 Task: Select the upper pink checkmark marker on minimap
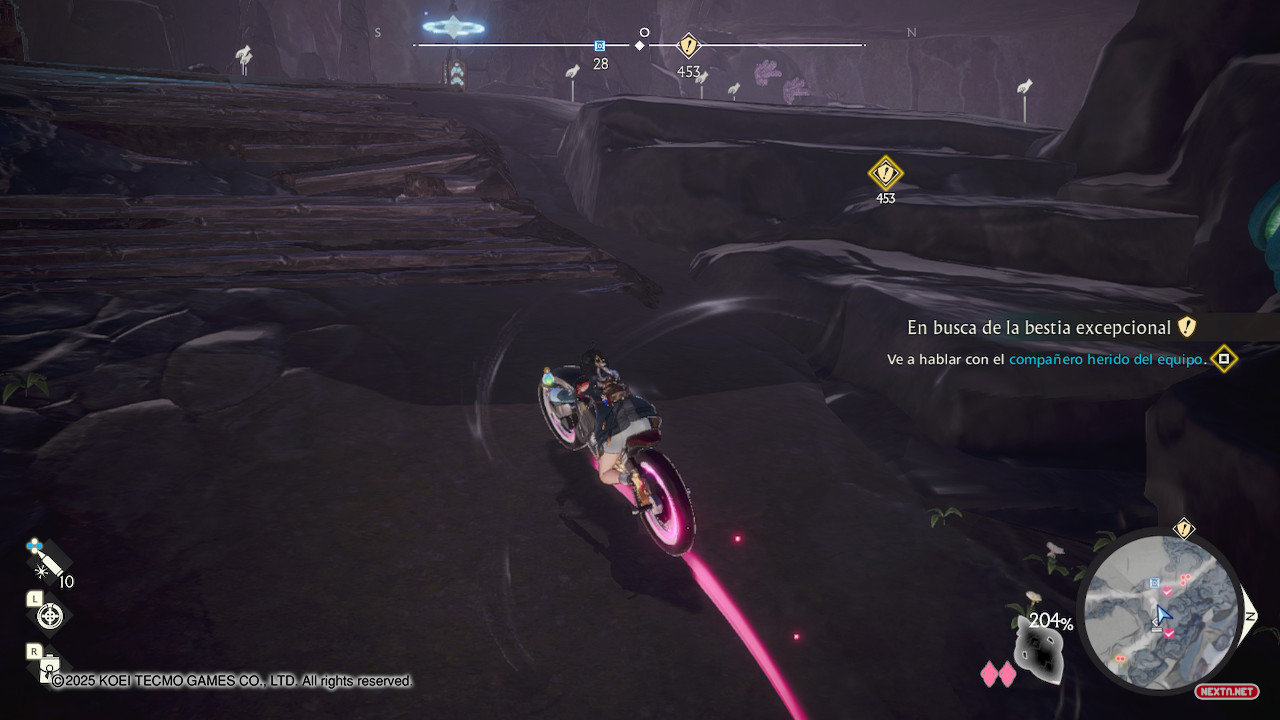(1166, 591)
